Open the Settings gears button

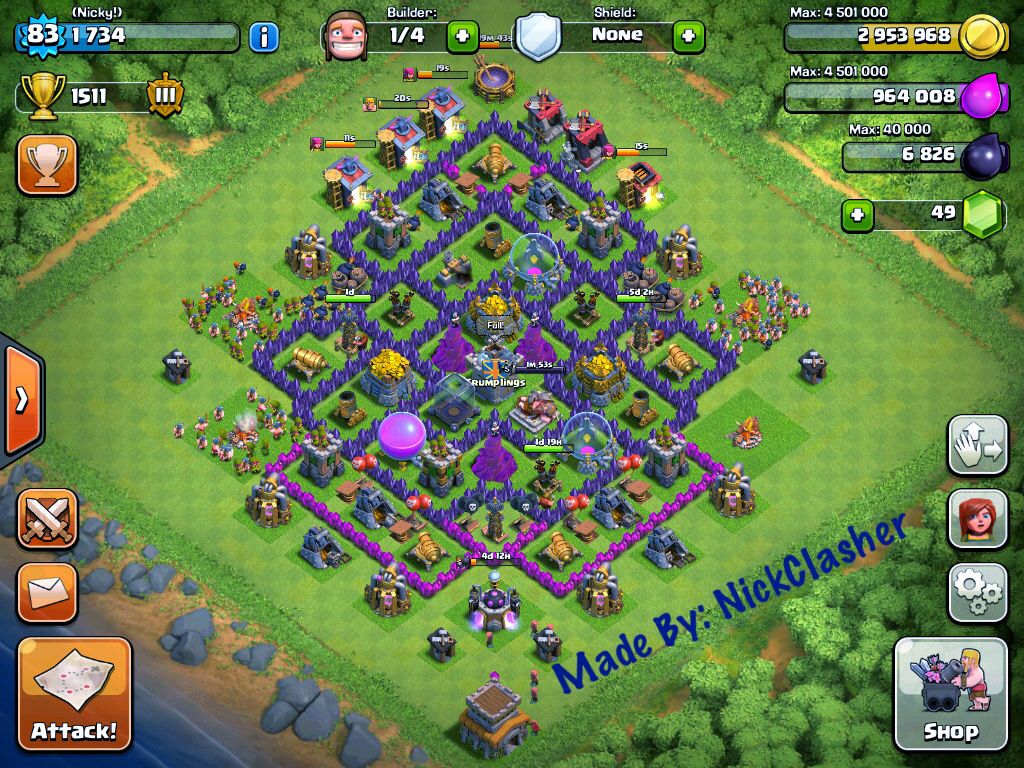(x=977, y=593)
